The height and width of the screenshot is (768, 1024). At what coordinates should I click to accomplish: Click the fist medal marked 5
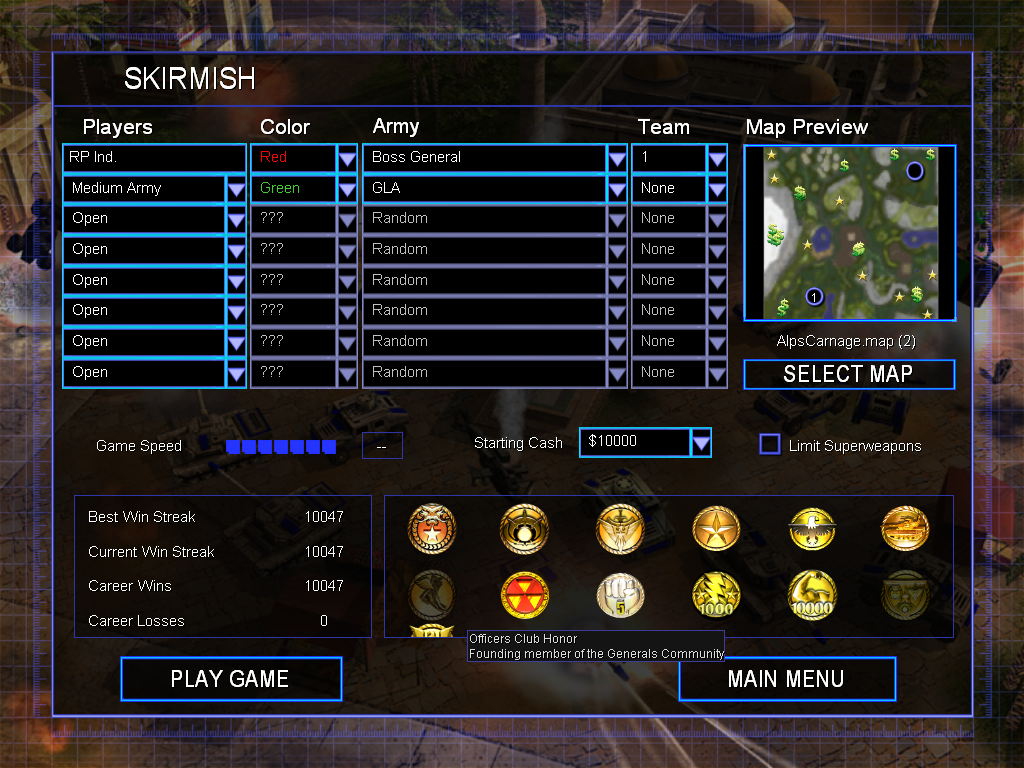pos(620,595)
